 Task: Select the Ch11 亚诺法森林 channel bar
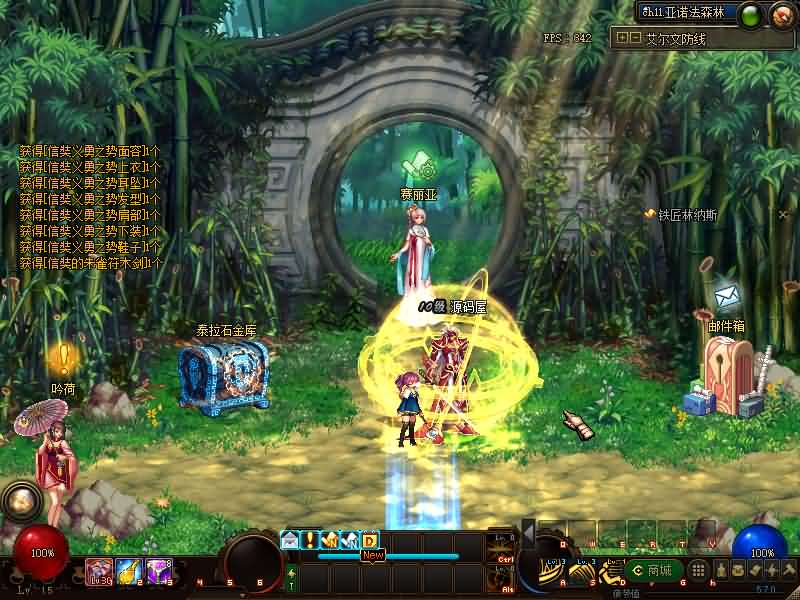click(688, 13)
